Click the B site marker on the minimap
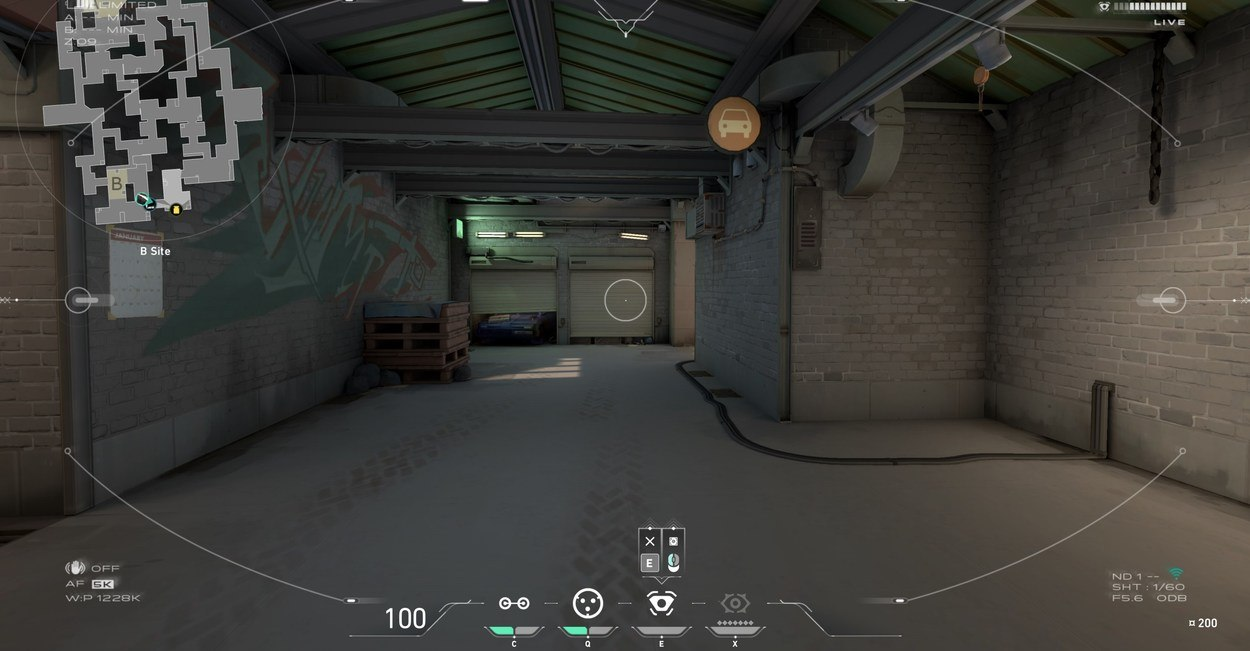Screen dimensions: 1250x651 pyautogui.click(x=117, y=184)
